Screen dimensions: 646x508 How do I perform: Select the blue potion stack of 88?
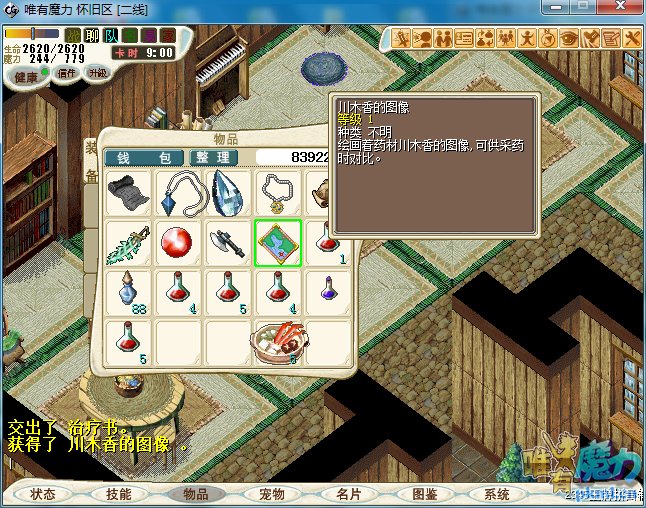pos(128,293)
